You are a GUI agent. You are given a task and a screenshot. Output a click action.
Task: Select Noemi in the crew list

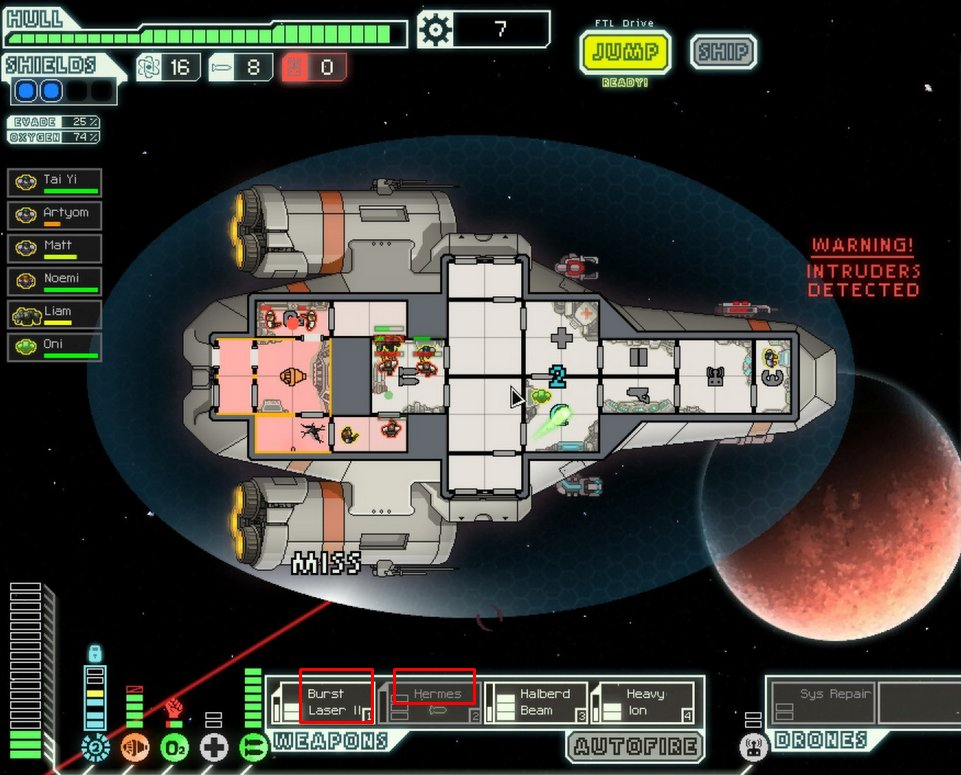(55, 281)
